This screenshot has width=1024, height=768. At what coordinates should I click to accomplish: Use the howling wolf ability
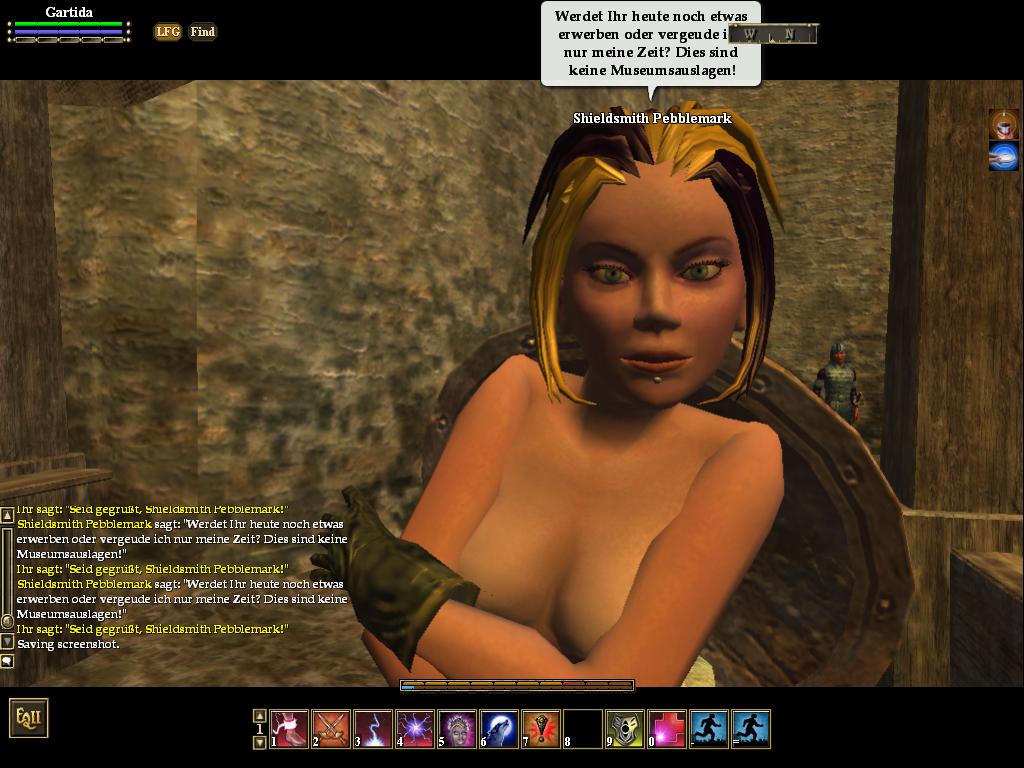tap(499, 729)
